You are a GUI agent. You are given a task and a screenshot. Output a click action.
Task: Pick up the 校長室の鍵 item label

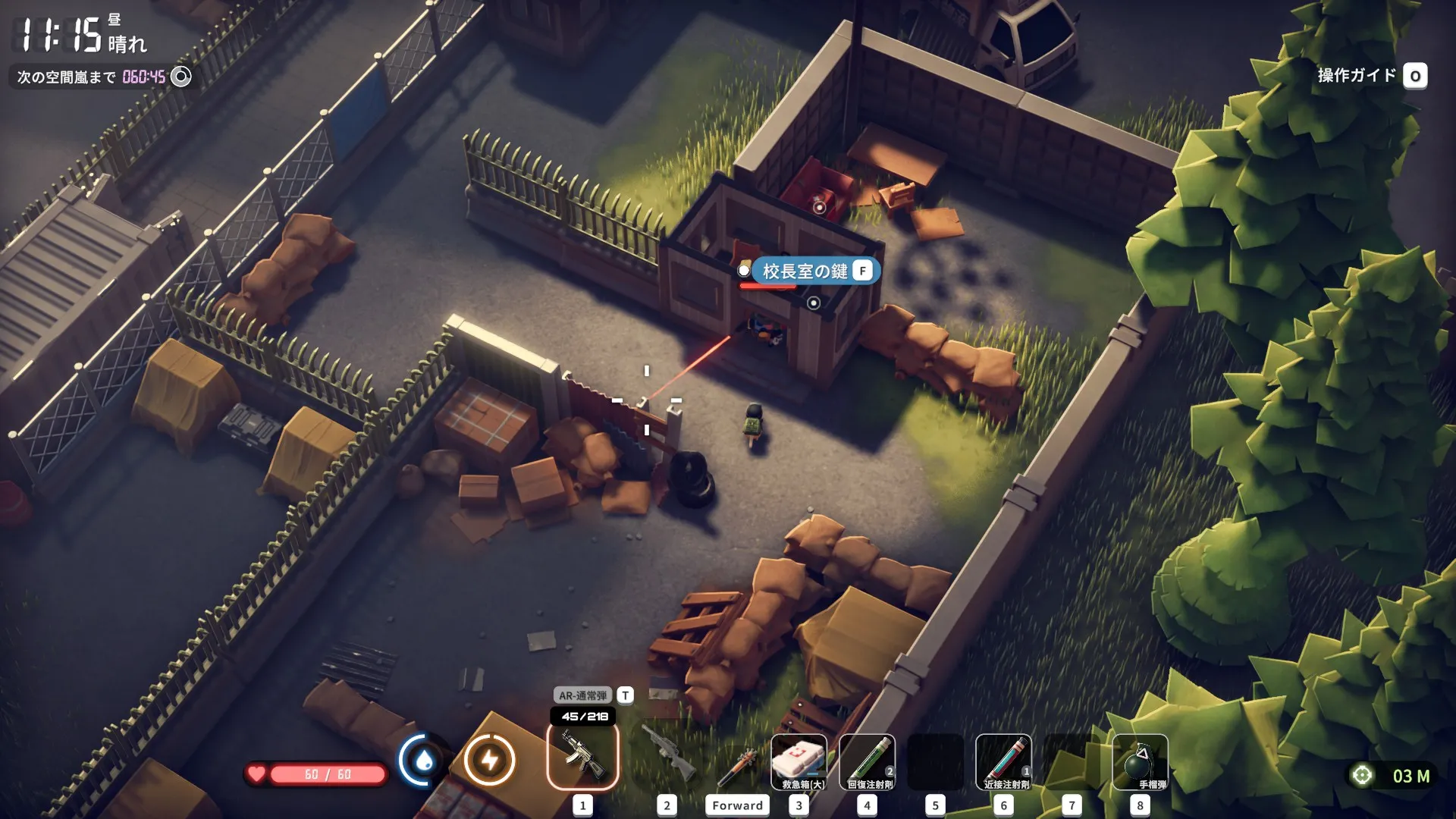[805, 271]
